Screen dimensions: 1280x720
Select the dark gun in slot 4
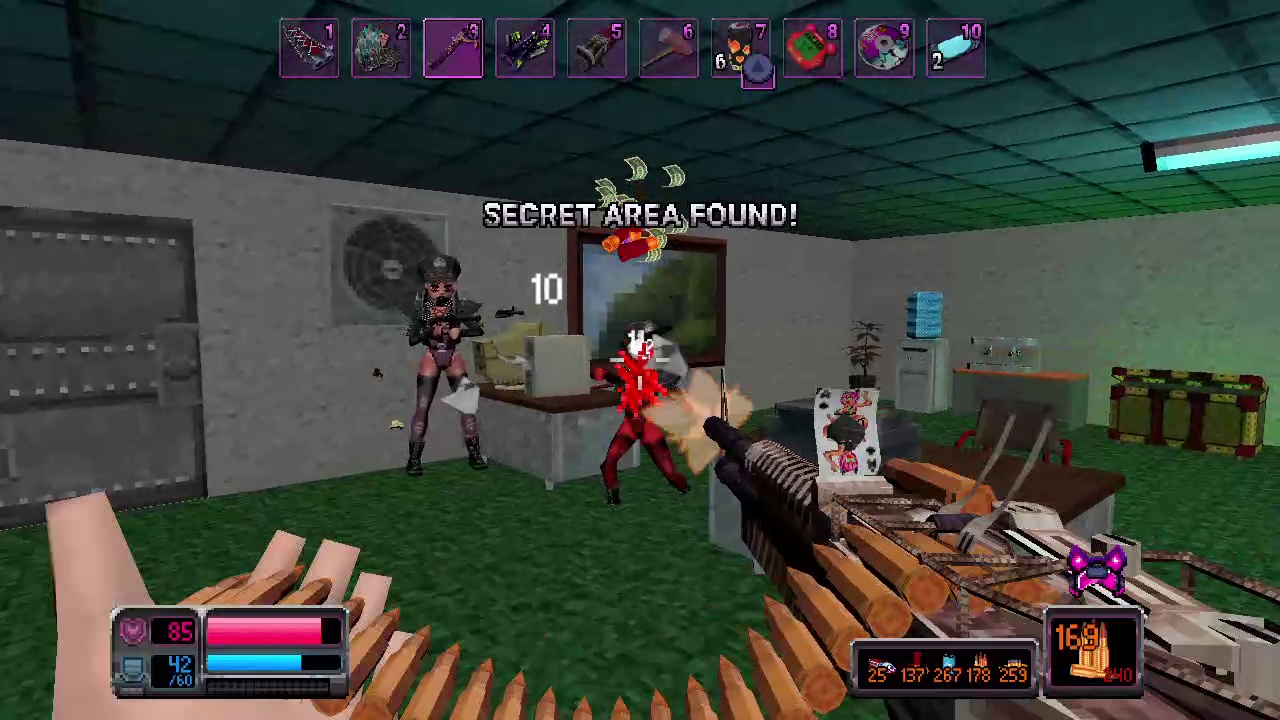click(525, 47)
